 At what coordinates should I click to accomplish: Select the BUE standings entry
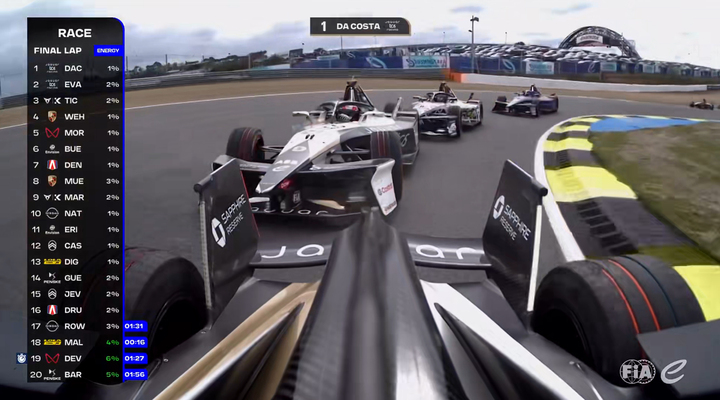pos(76,148)
